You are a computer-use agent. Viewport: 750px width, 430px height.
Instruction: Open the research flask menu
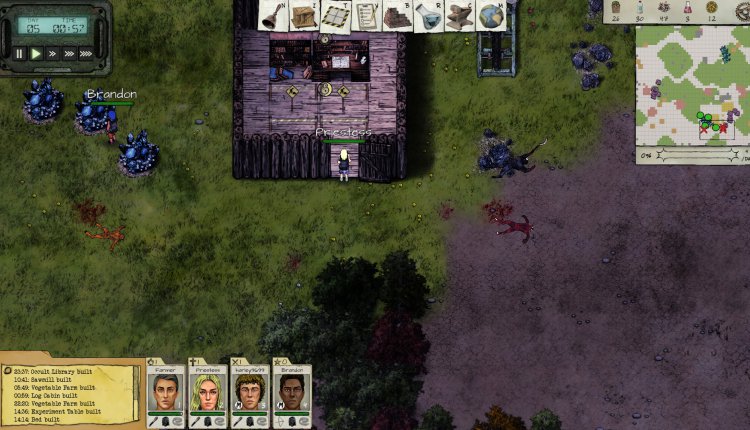point(428,15)
